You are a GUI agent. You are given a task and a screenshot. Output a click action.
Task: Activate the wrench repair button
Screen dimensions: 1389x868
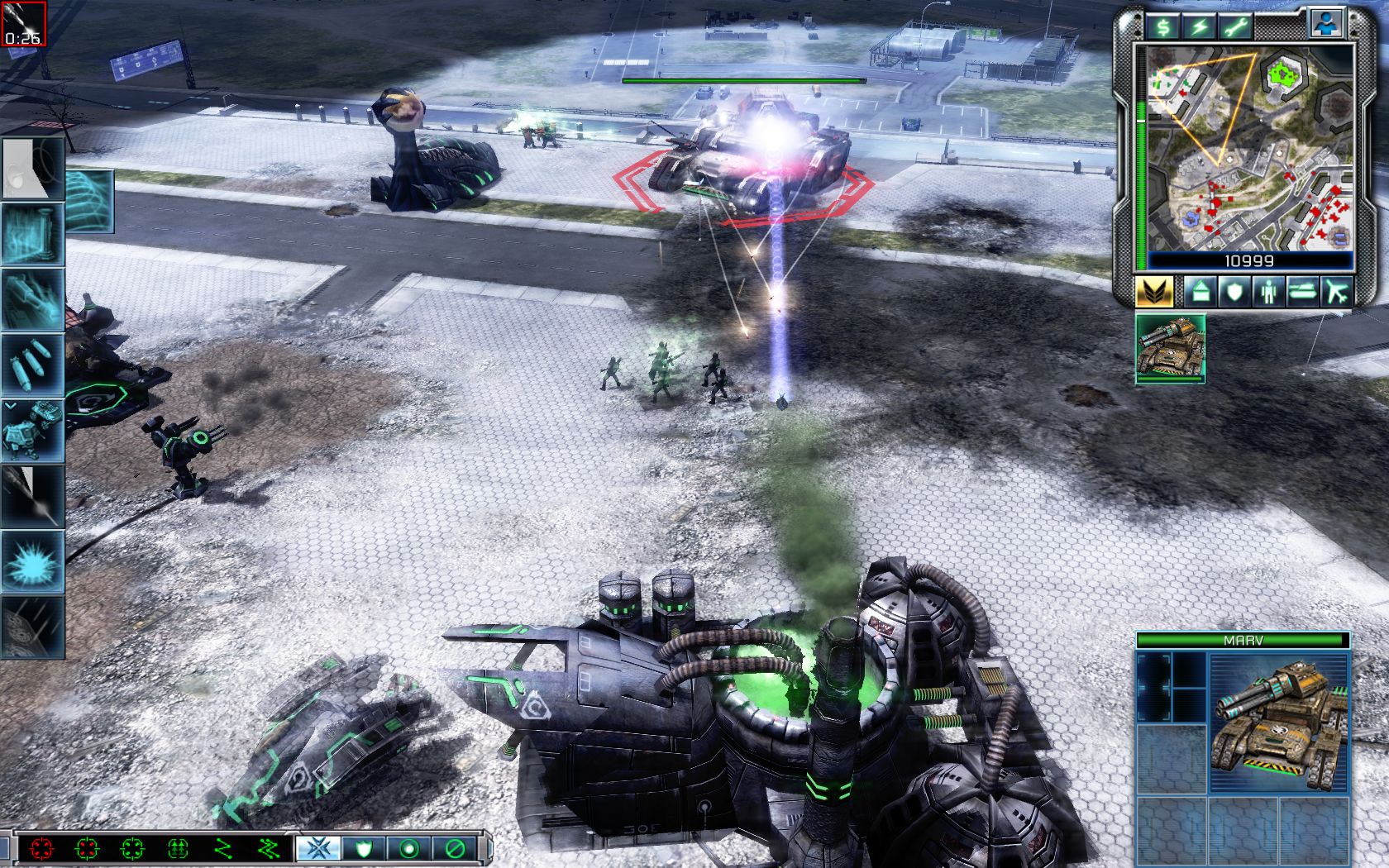click(x=1235, y=26)
